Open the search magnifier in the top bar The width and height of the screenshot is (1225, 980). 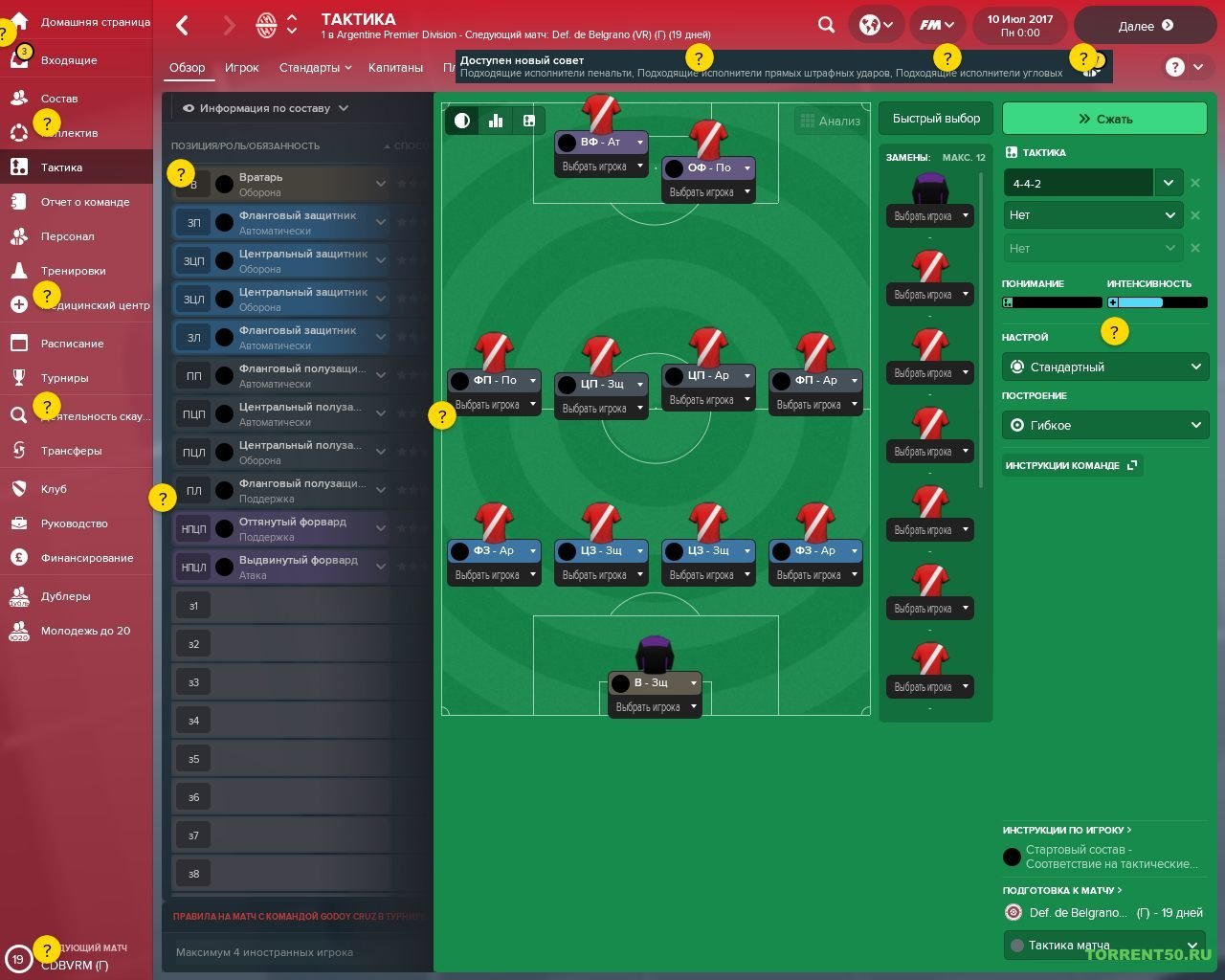(x=825, y=24)
